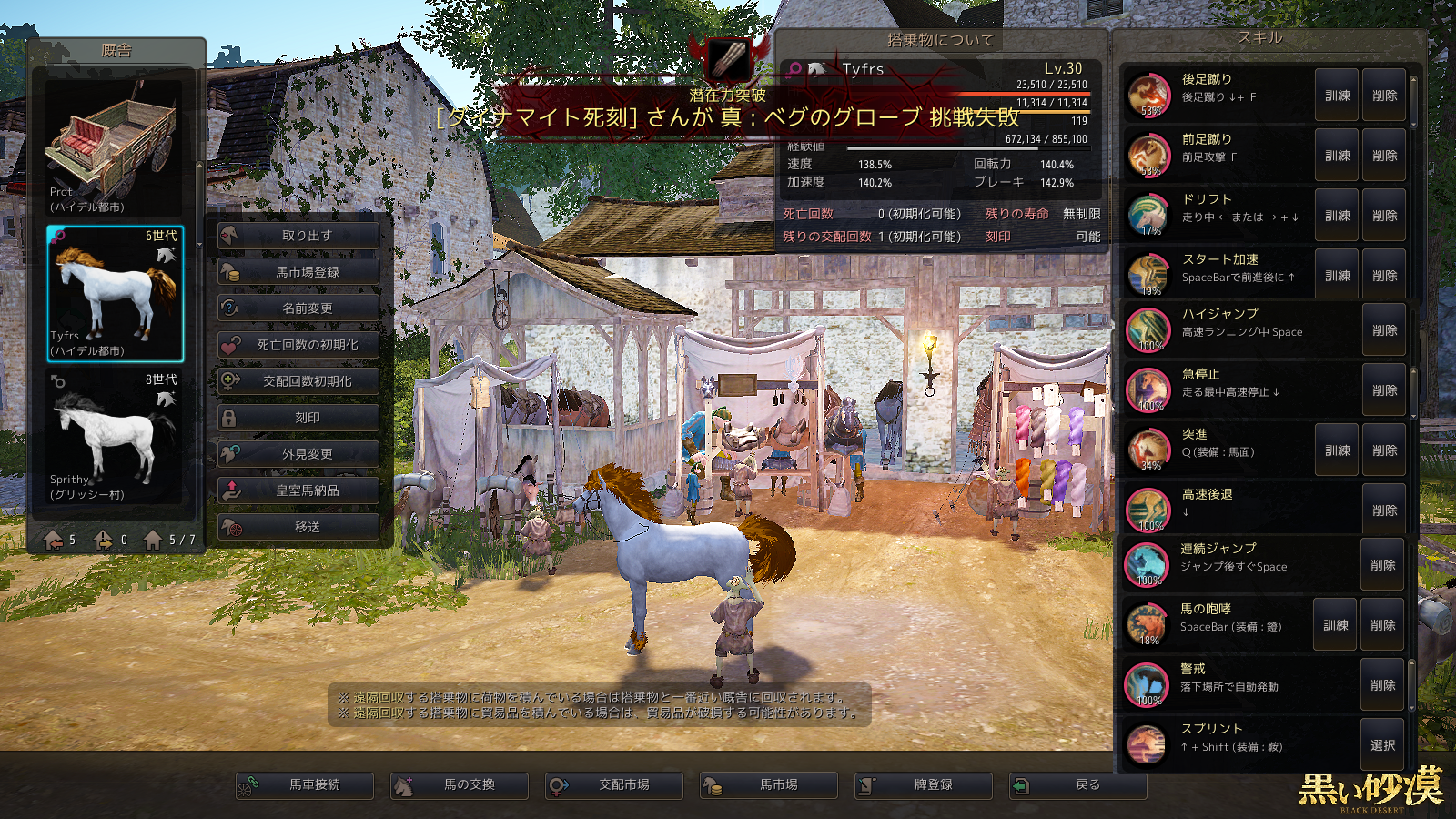The height and width of the screenshot is (819, 1456).
Task: Click the 牌登録 registration button
Action: [x=924, y=784]
